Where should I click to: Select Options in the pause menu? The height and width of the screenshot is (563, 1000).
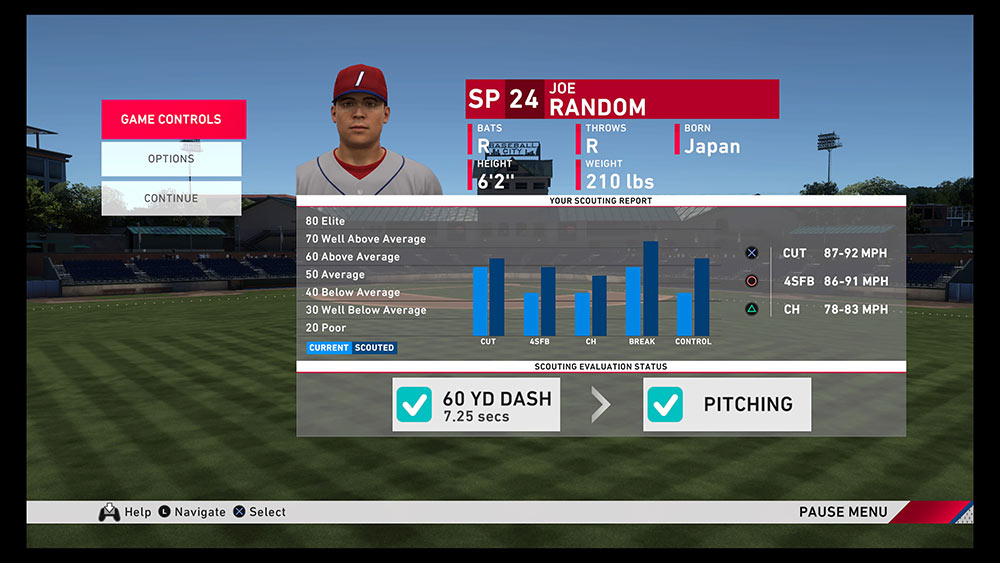171,158
